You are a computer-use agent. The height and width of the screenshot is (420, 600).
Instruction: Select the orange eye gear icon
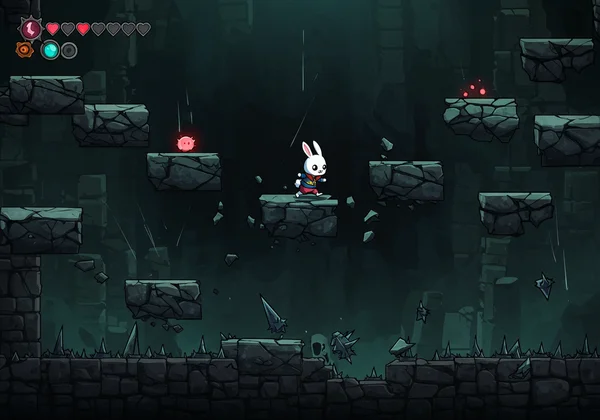coord(25,50)
